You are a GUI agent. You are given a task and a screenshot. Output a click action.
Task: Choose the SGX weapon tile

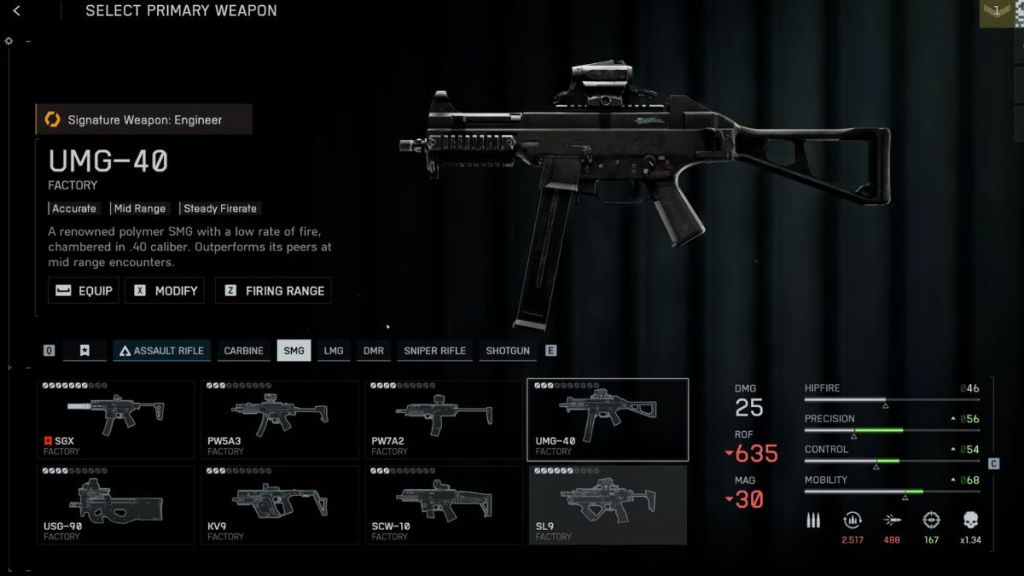(116, 419)
